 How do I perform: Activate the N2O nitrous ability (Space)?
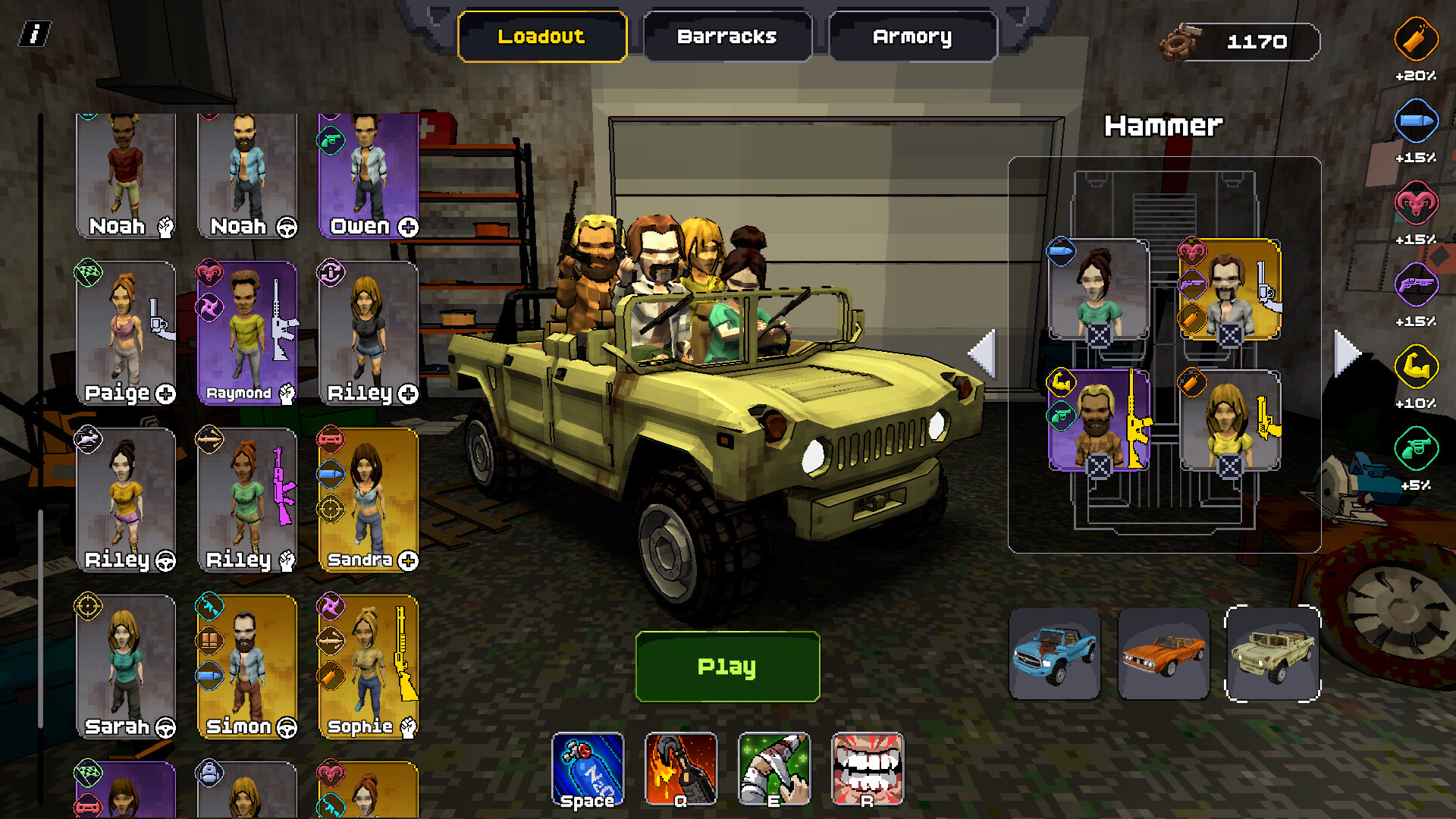pos(588,770)
